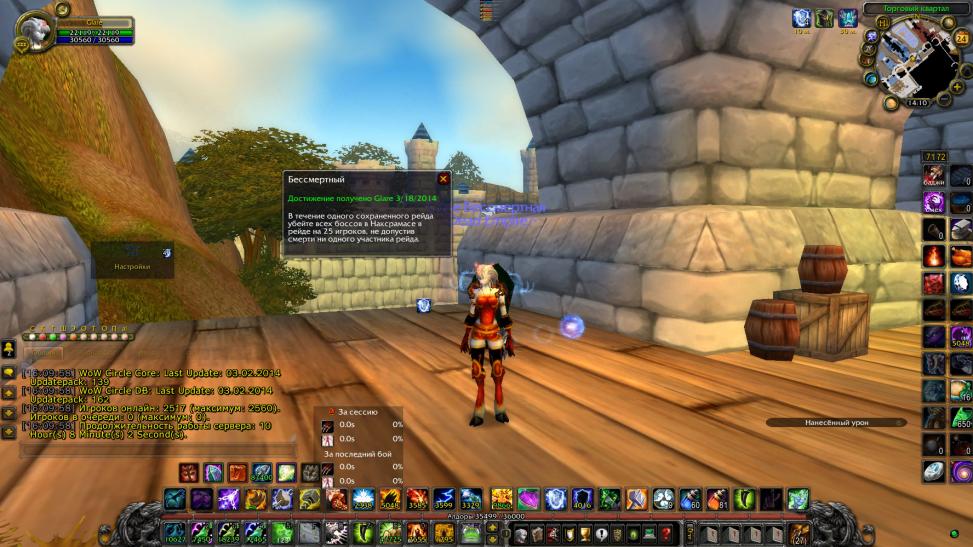Use the badge item labeled бадж-и
The image size is (973, 547).
coord(934,178)
